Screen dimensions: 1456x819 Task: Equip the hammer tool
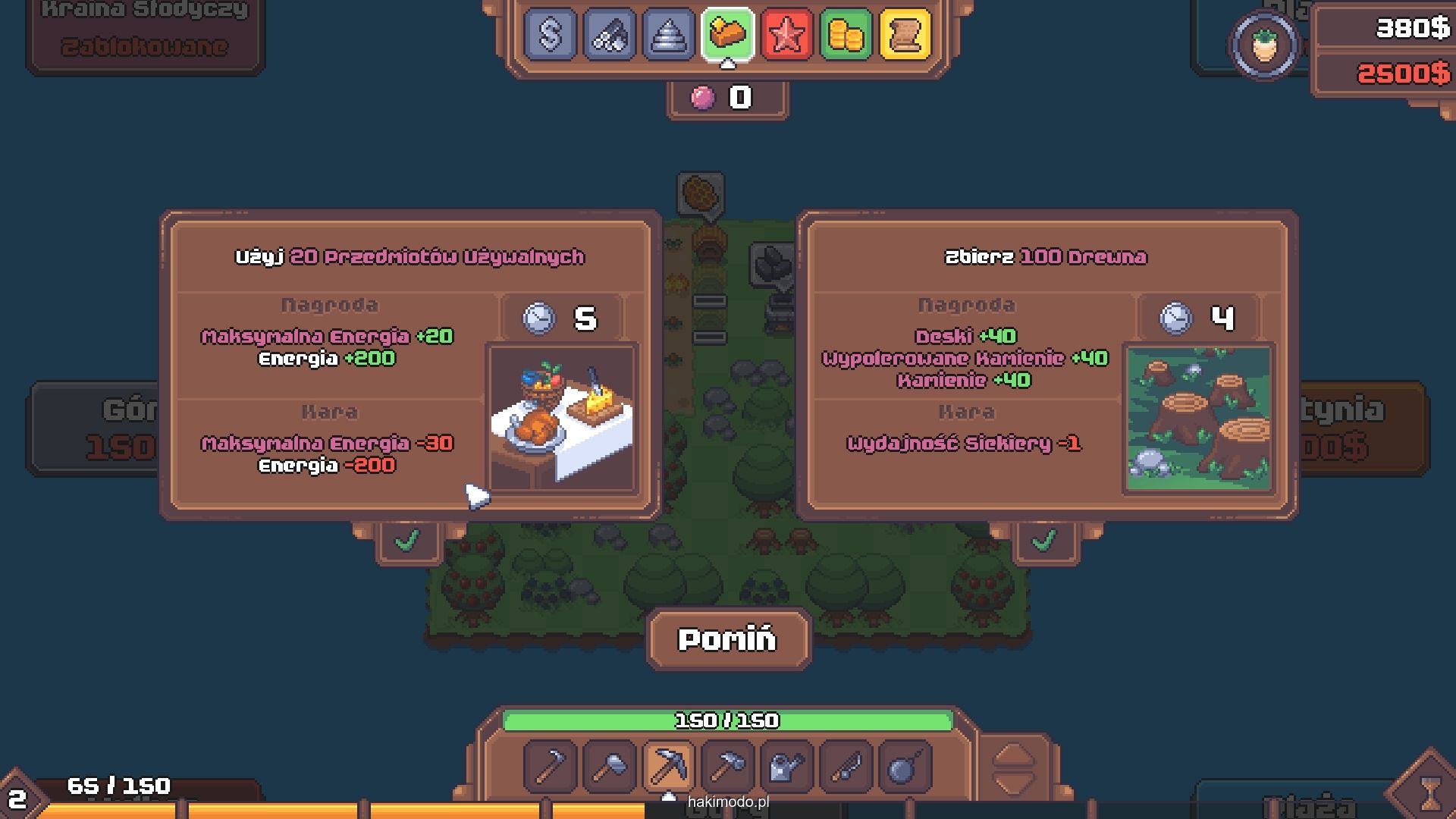click(727, 767)
